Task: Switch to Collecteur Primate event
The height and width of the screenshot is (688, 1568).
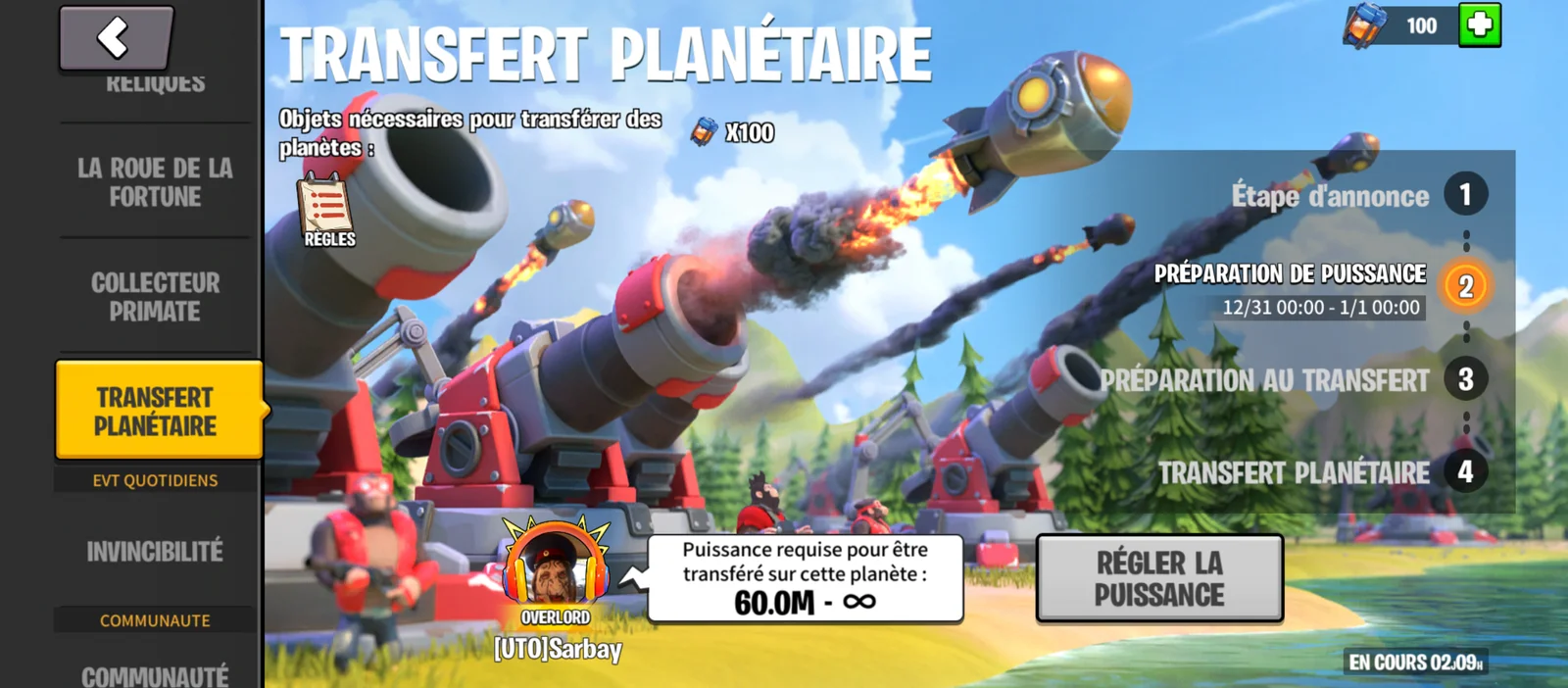Action: point(156,297)
